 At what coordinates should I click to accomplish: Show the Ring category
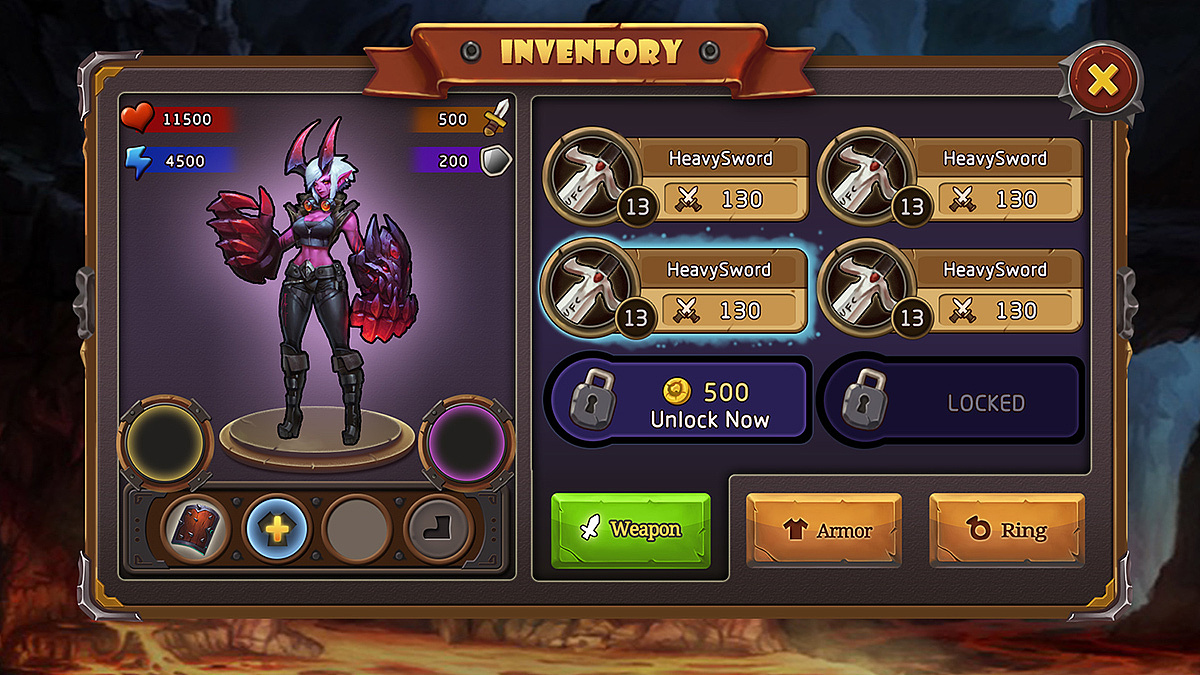(x=1007, y=530)
